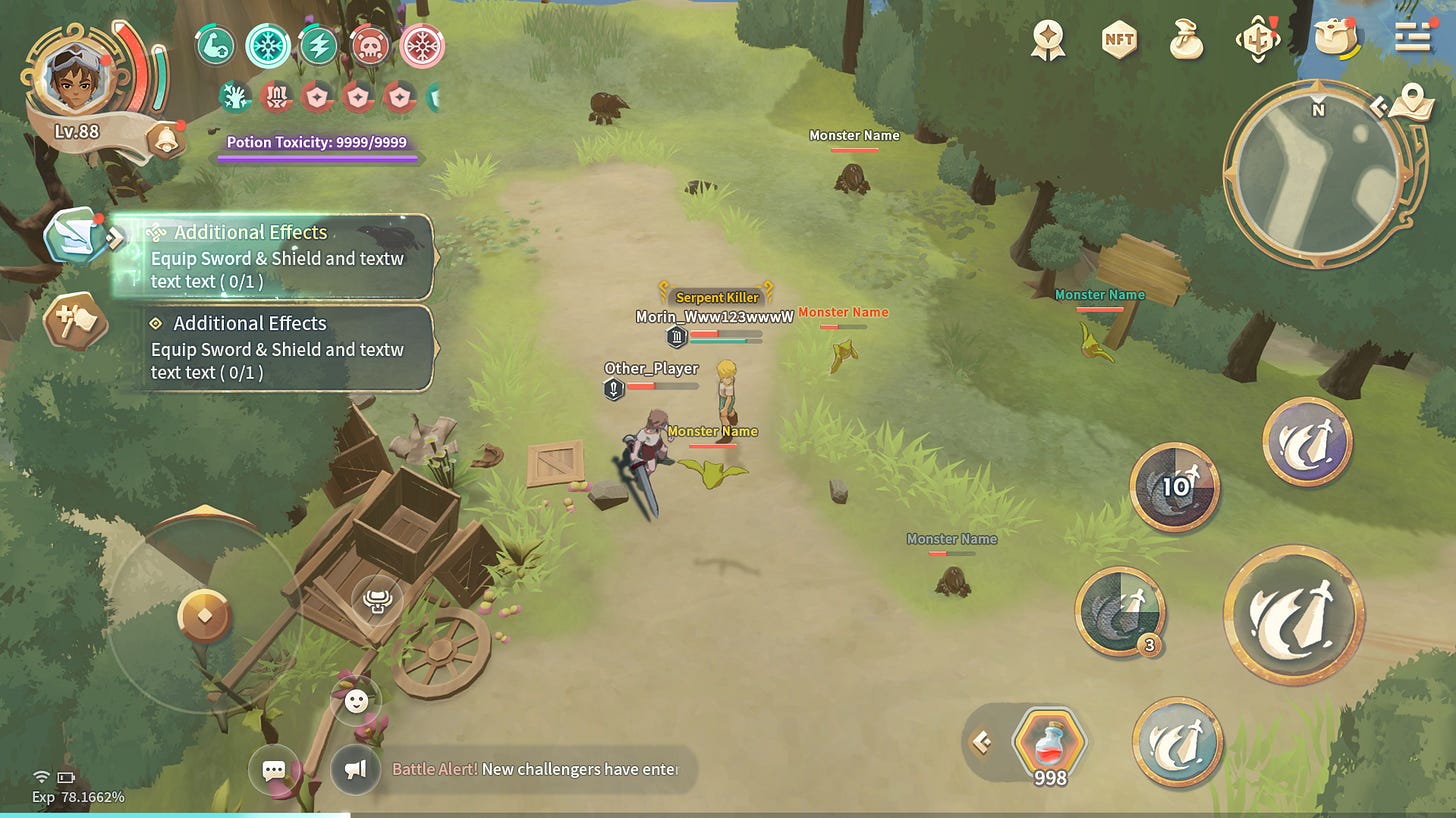Open the NFT menu
Image resolution: width=1456 pixels, height=818 pixels.
[x=1119, y=40]
